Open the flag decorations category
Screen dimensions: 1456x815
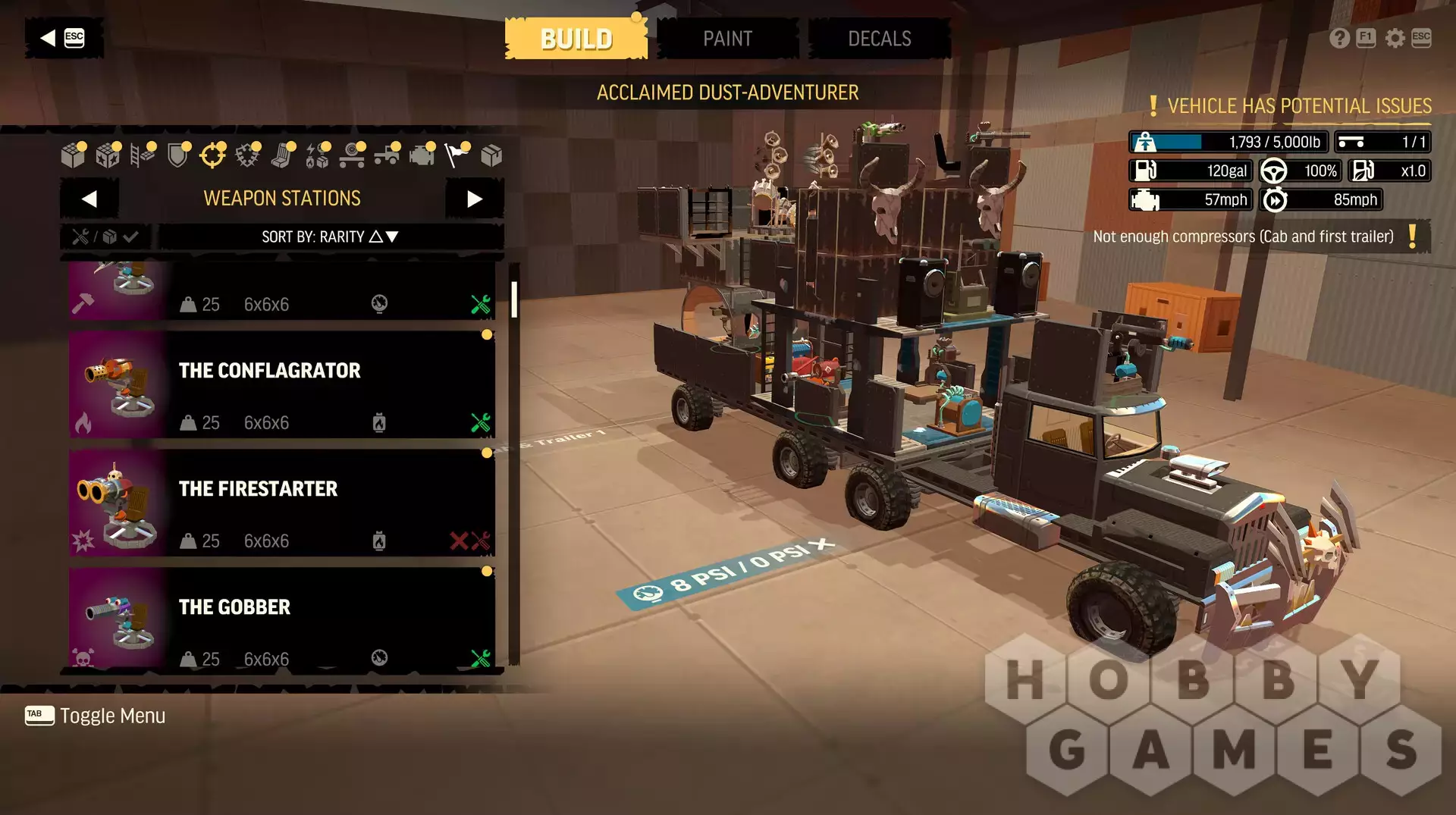(457, 155)
